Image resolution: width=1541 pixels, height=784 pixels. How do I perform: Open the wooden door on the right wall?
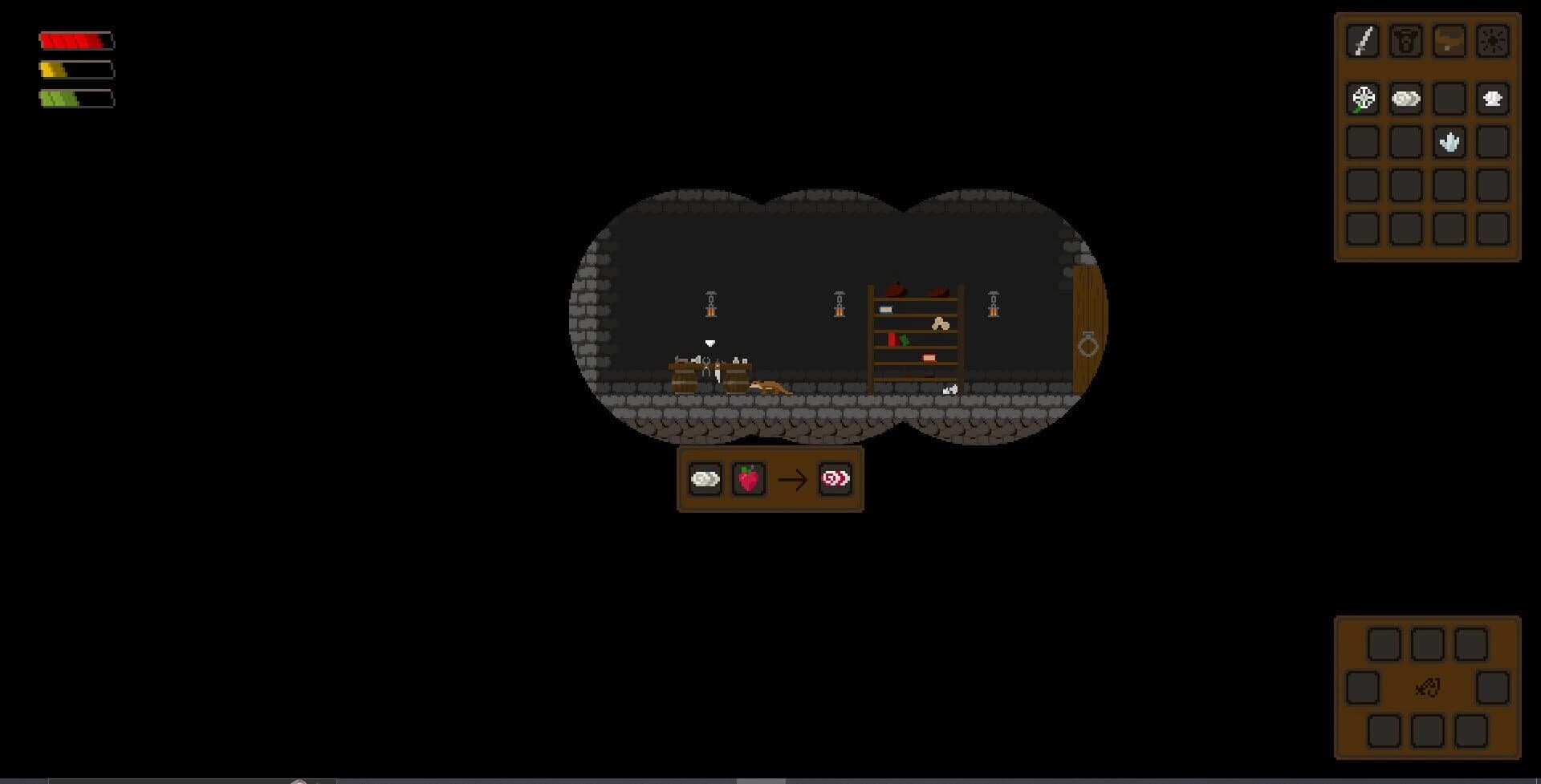(1088, 337)
